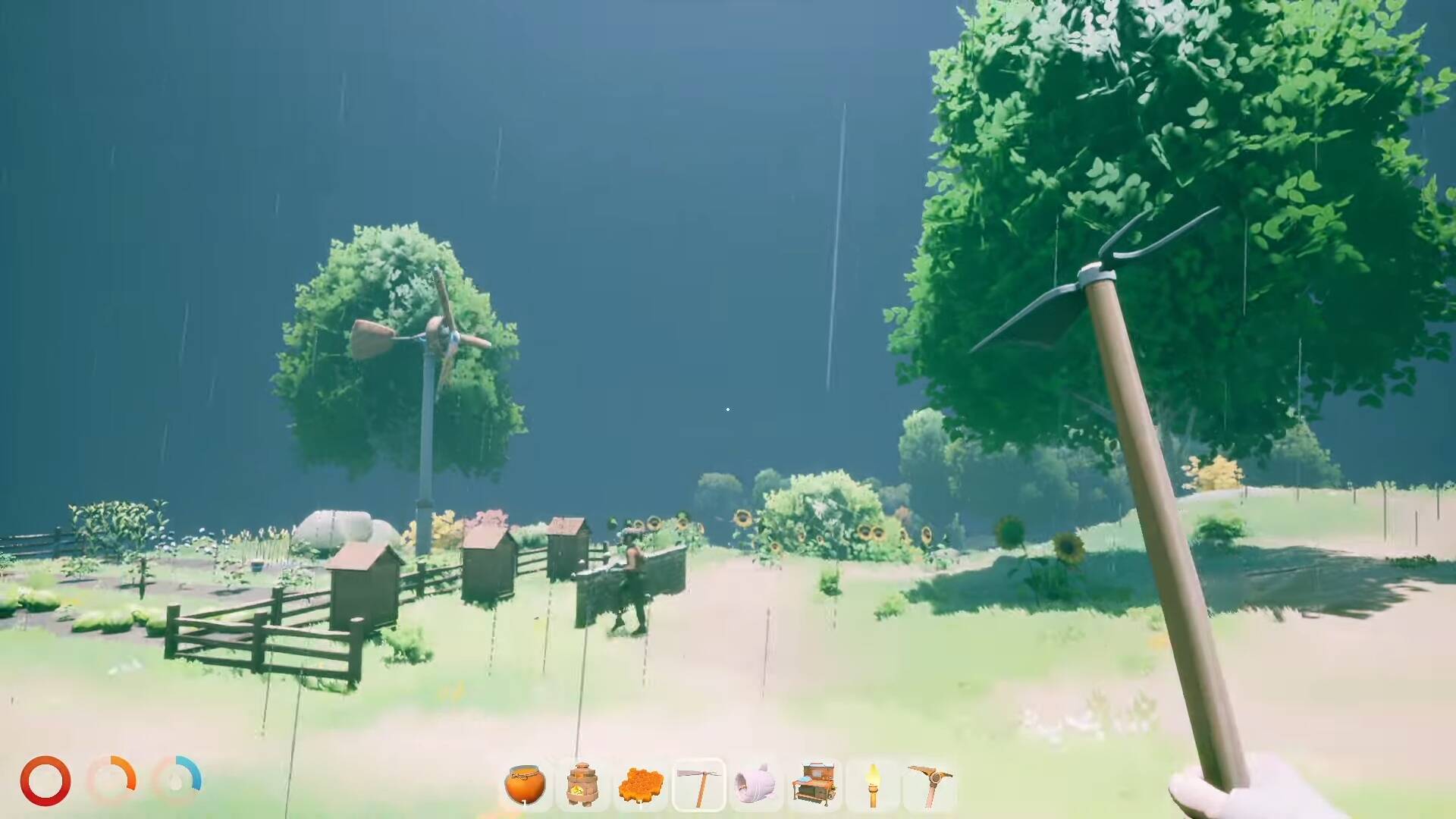1456x819 pixels.
Task: Select the workbench hotbar slot
Action: [814, 785]
